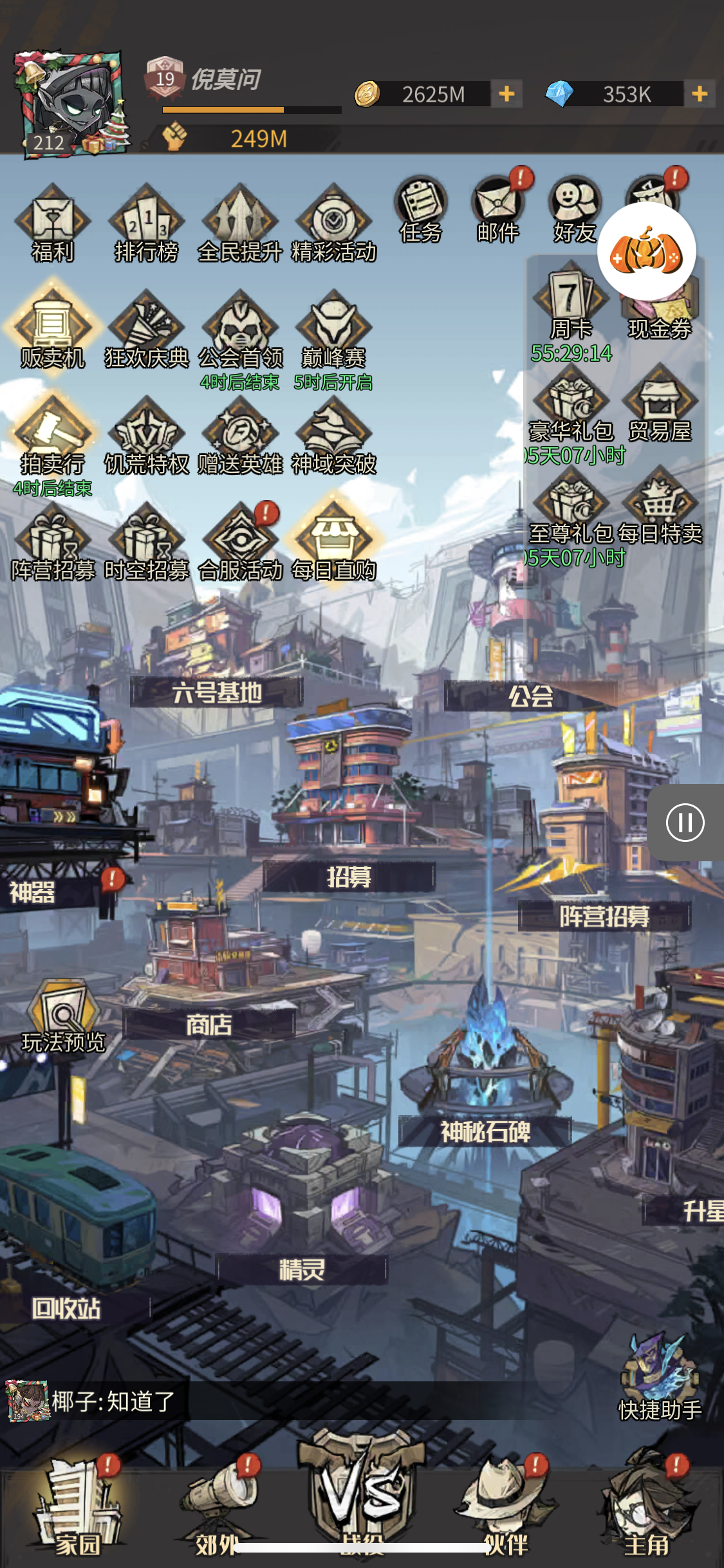Open the 好友 friends list
The width and height of the screenshot is (724, 1568).
(x=575, y=210)
